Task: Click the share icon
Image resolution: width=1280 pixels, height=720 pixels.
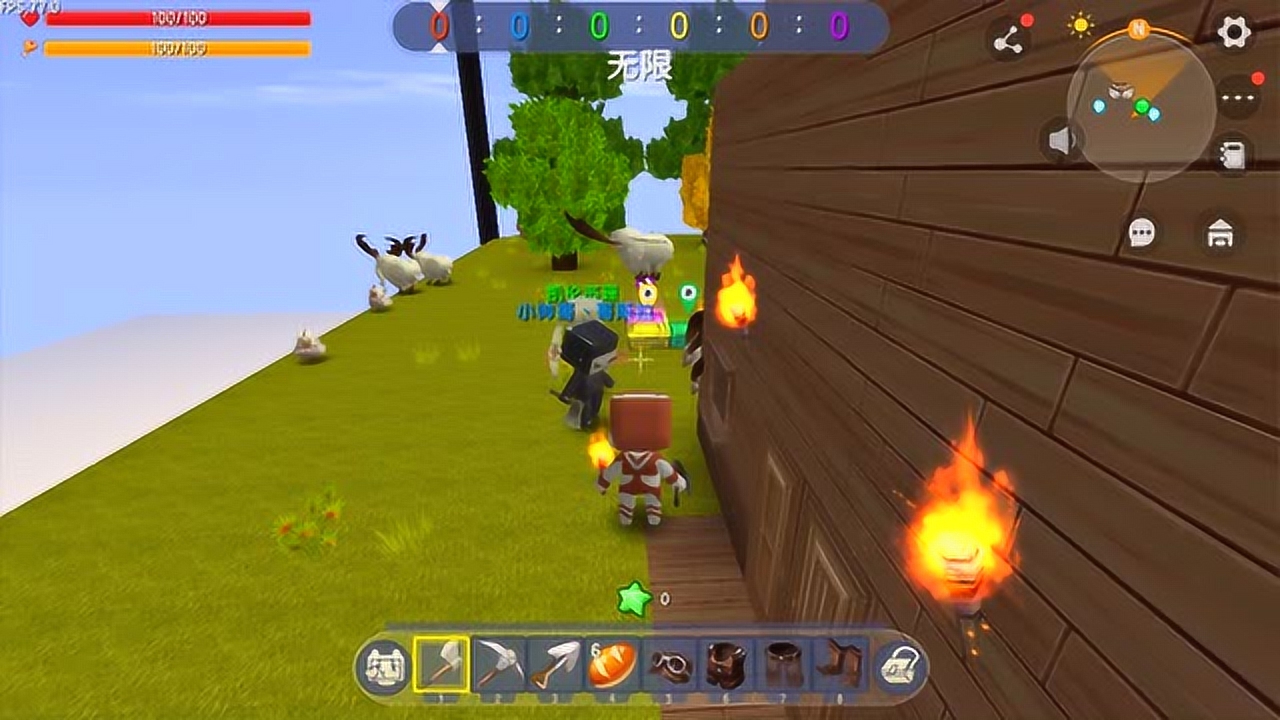Action: click(x=1009, y=40)
